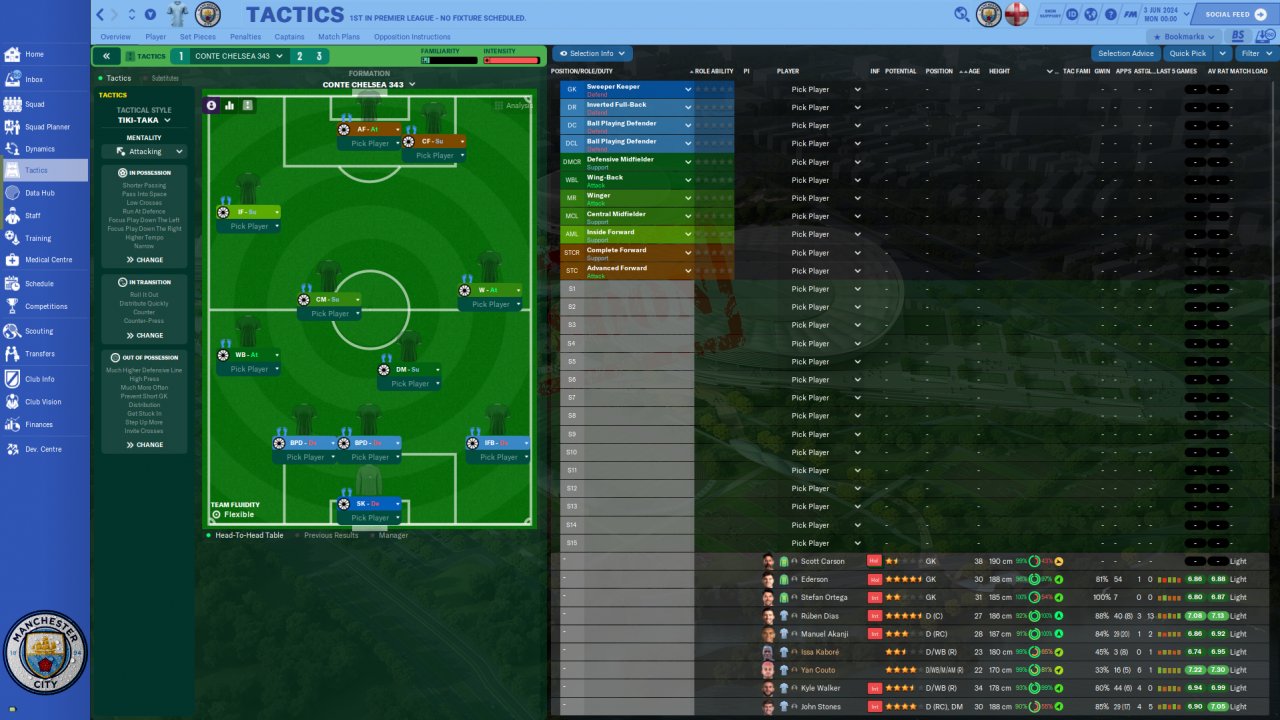Open the Training section
The image size is (1280, 720).
click(38, 238)
